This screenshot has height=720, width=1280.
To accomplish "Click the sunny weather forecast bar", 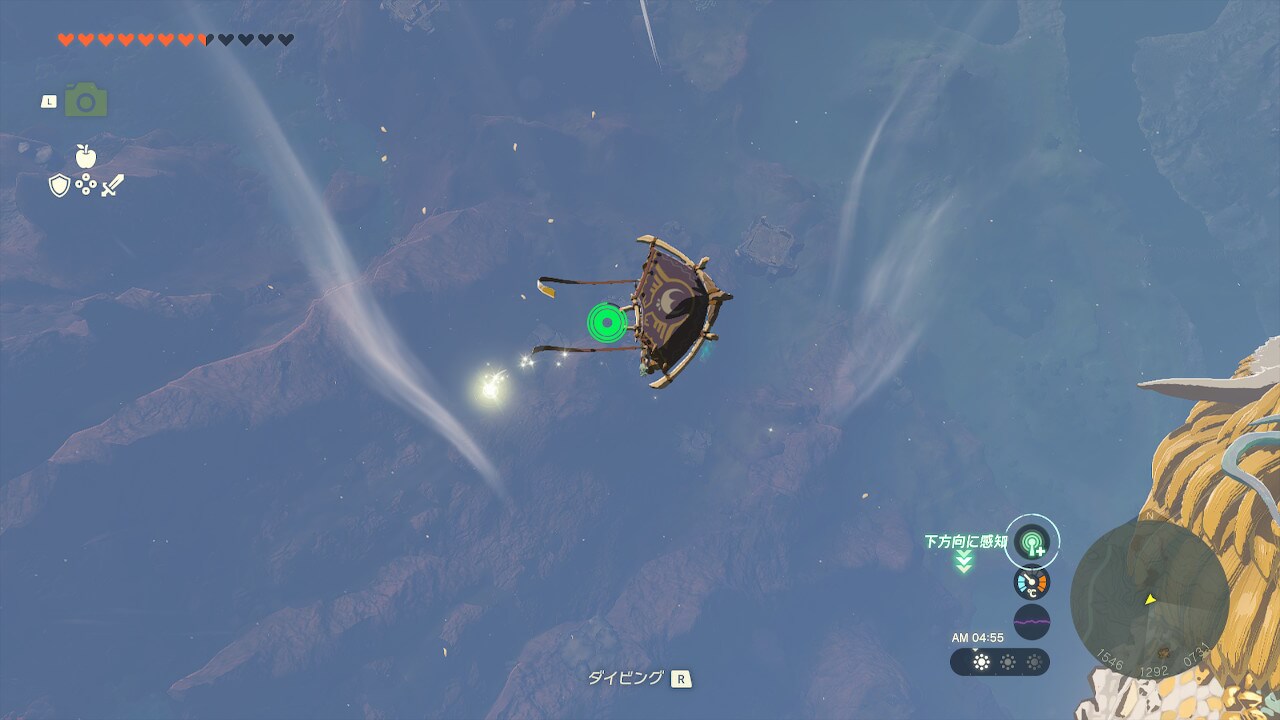I will (999, 662).
